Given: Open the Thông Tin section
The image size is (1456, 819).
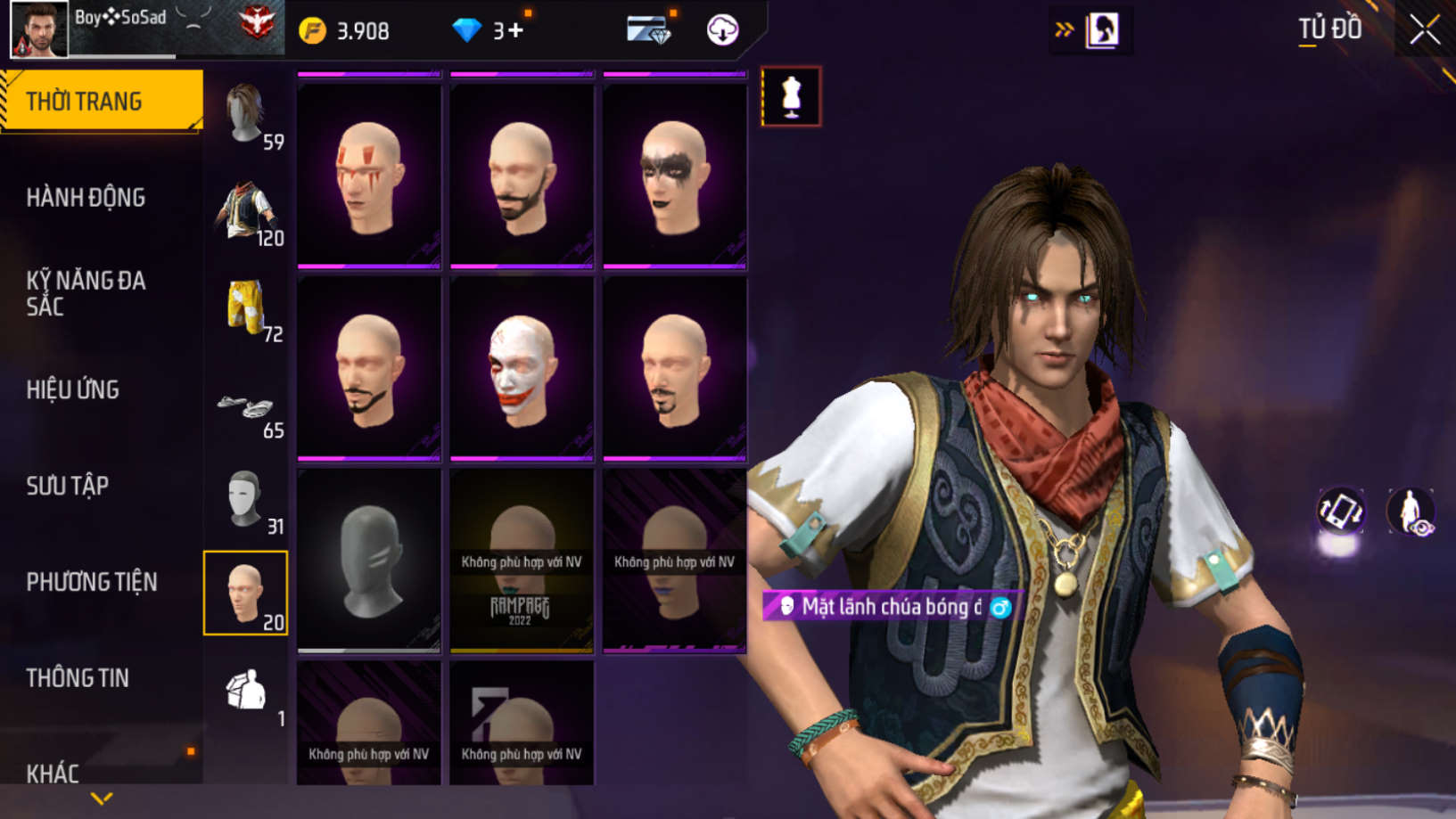Looking at the screenshot, I should pos(78,678).
